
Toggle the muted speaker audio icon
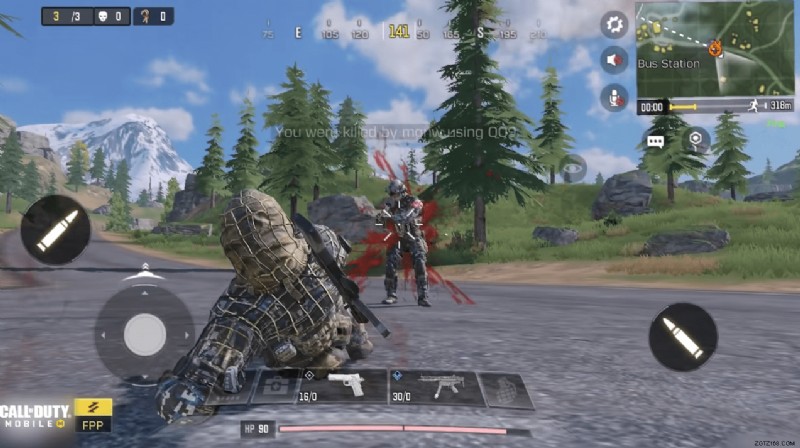[614, 61]
